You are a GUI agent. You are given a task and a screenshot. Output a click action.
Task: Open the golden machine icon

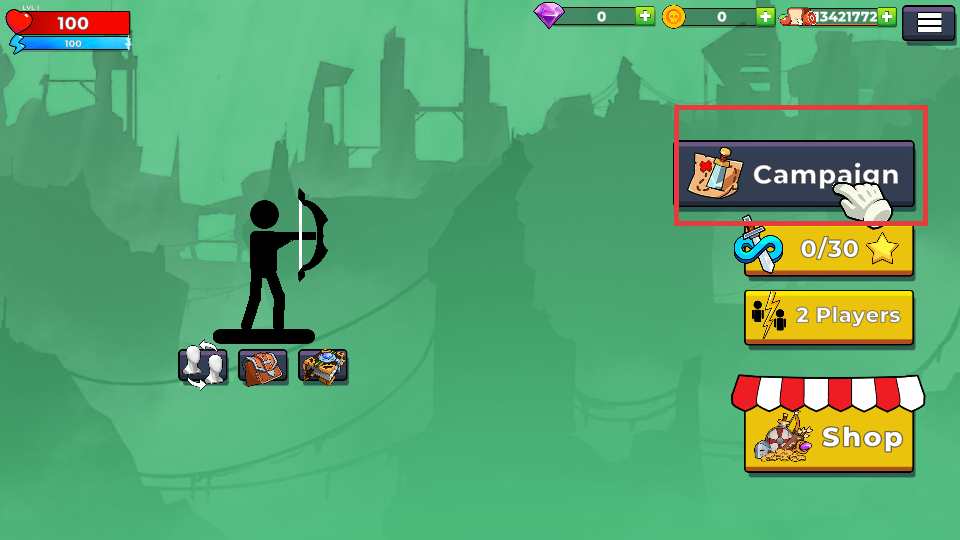click(x=322, y=366)
